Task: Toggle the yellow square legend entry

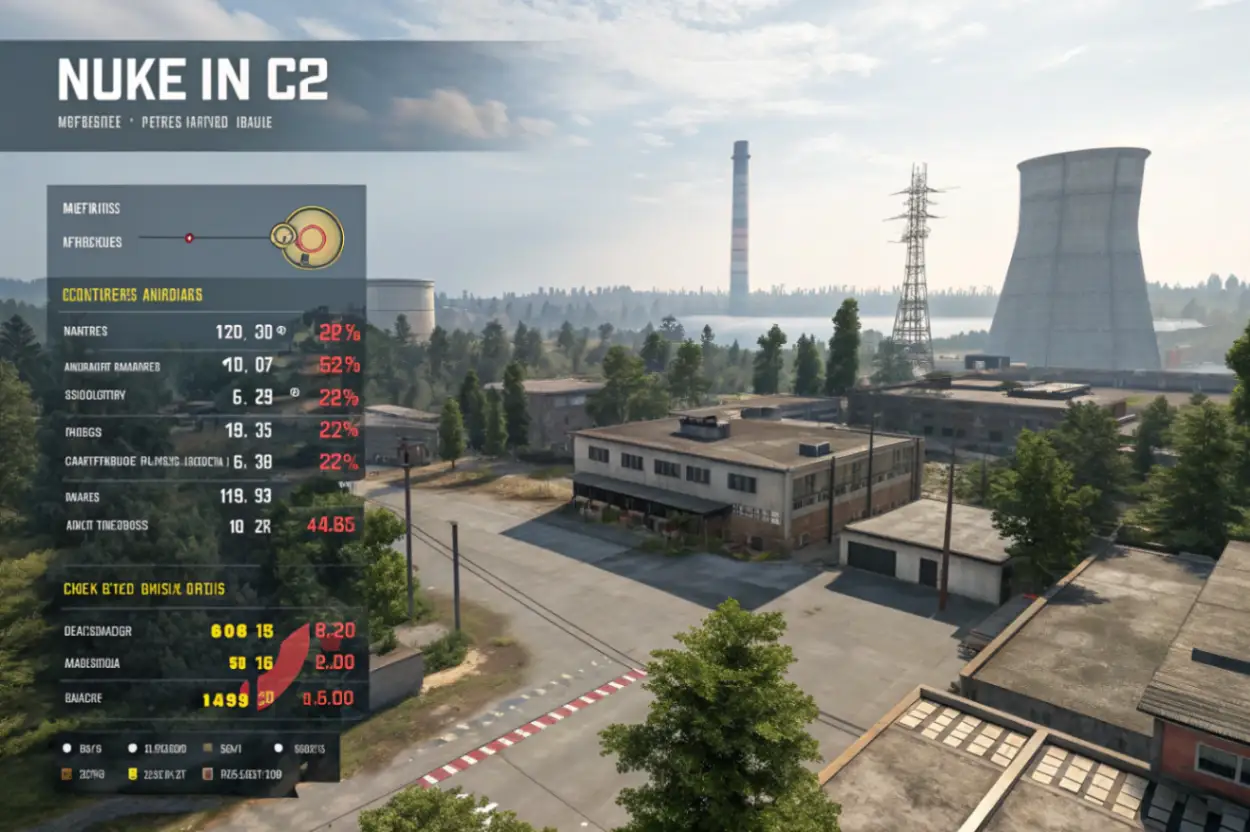Action: click(132, 773)
